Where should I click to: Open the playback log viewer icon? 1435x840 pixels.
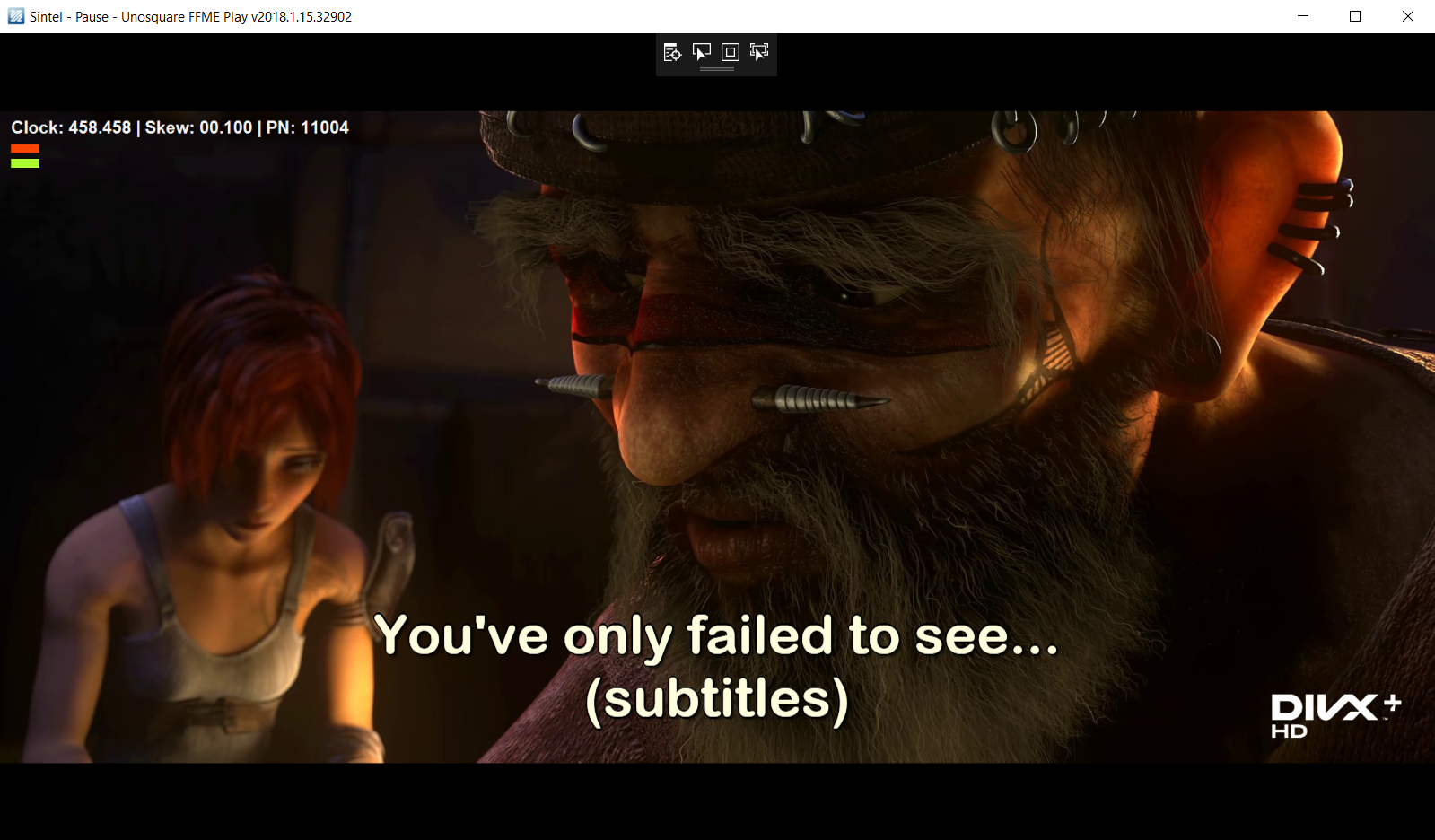point(671,52)
